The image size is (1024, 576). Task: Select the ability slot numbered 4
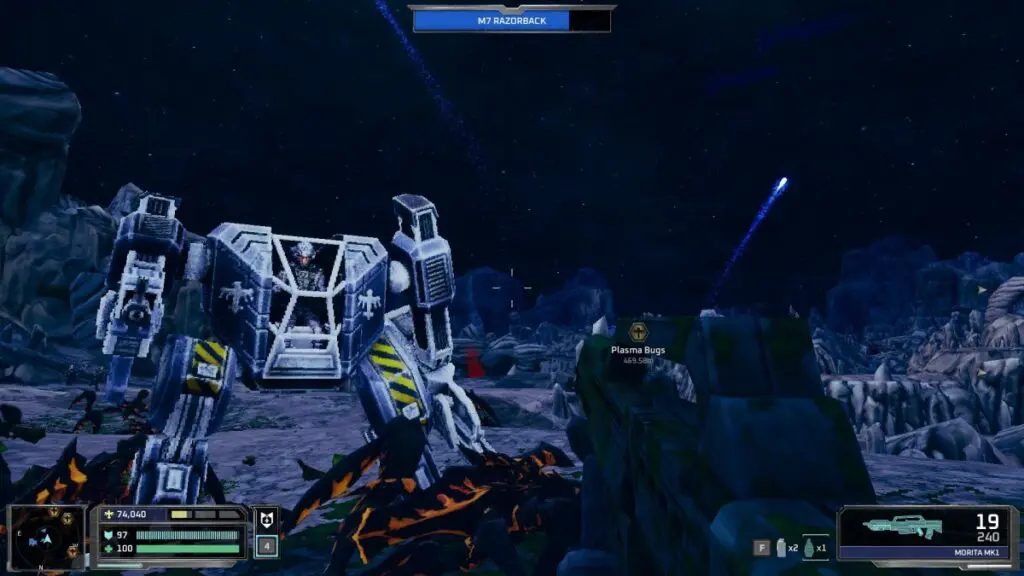click(266, 546)
